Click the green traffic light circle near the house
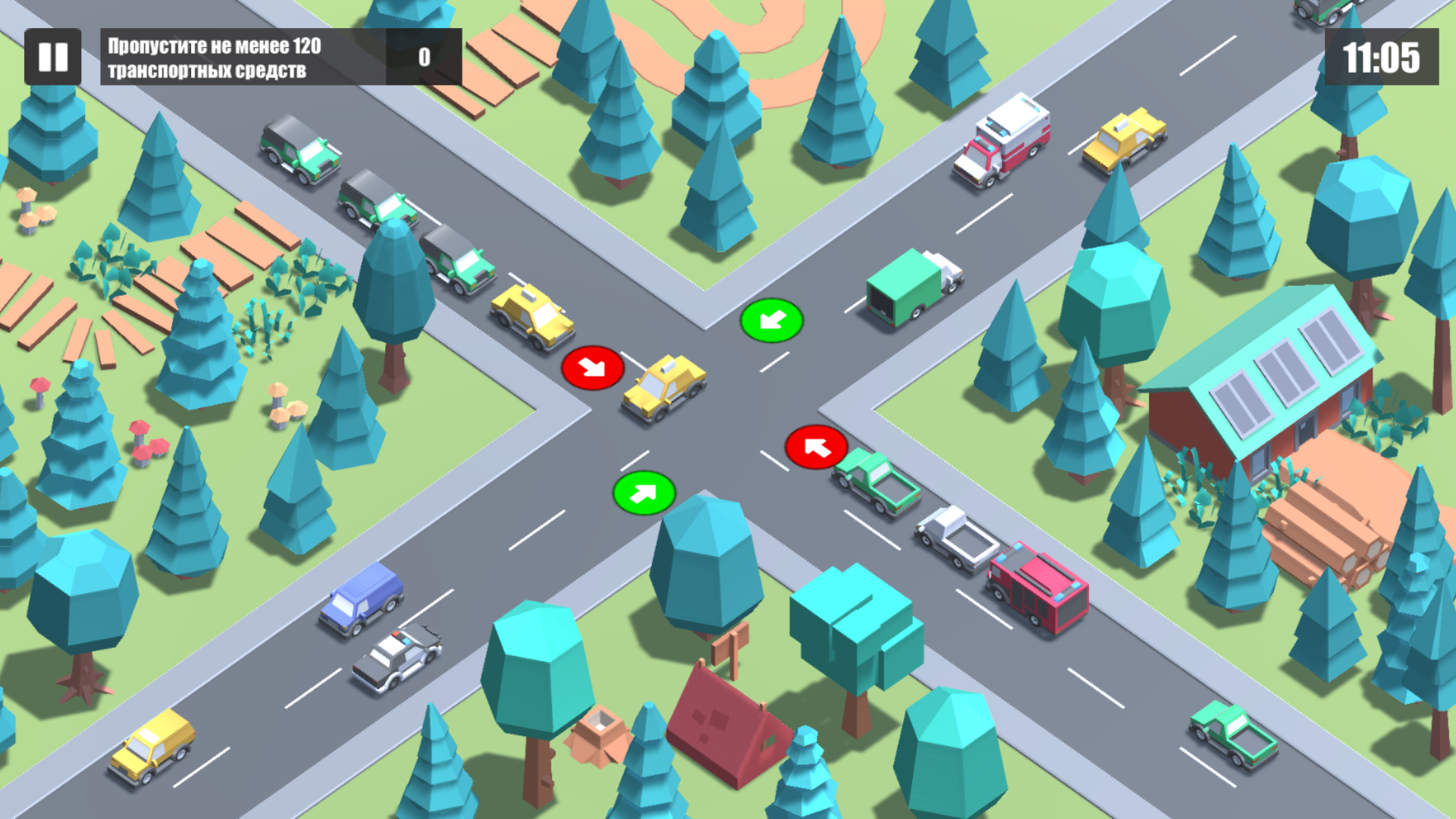The image size is (1456, 819). pos(771,319)
